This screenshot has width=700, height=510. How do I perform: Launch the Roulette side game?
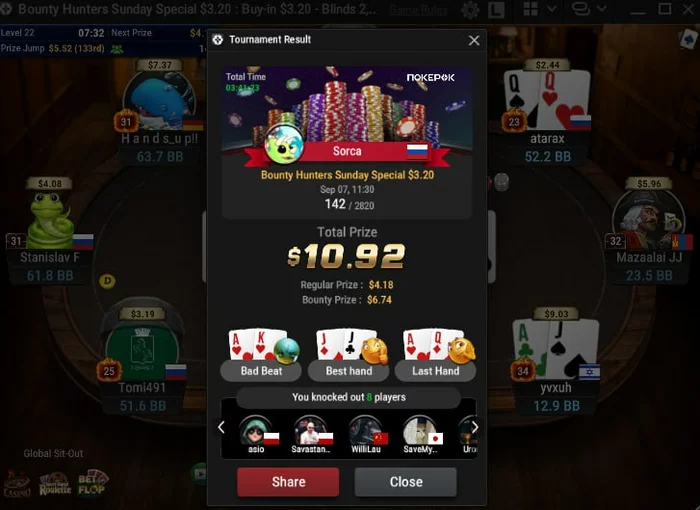(x=55, y=485)
